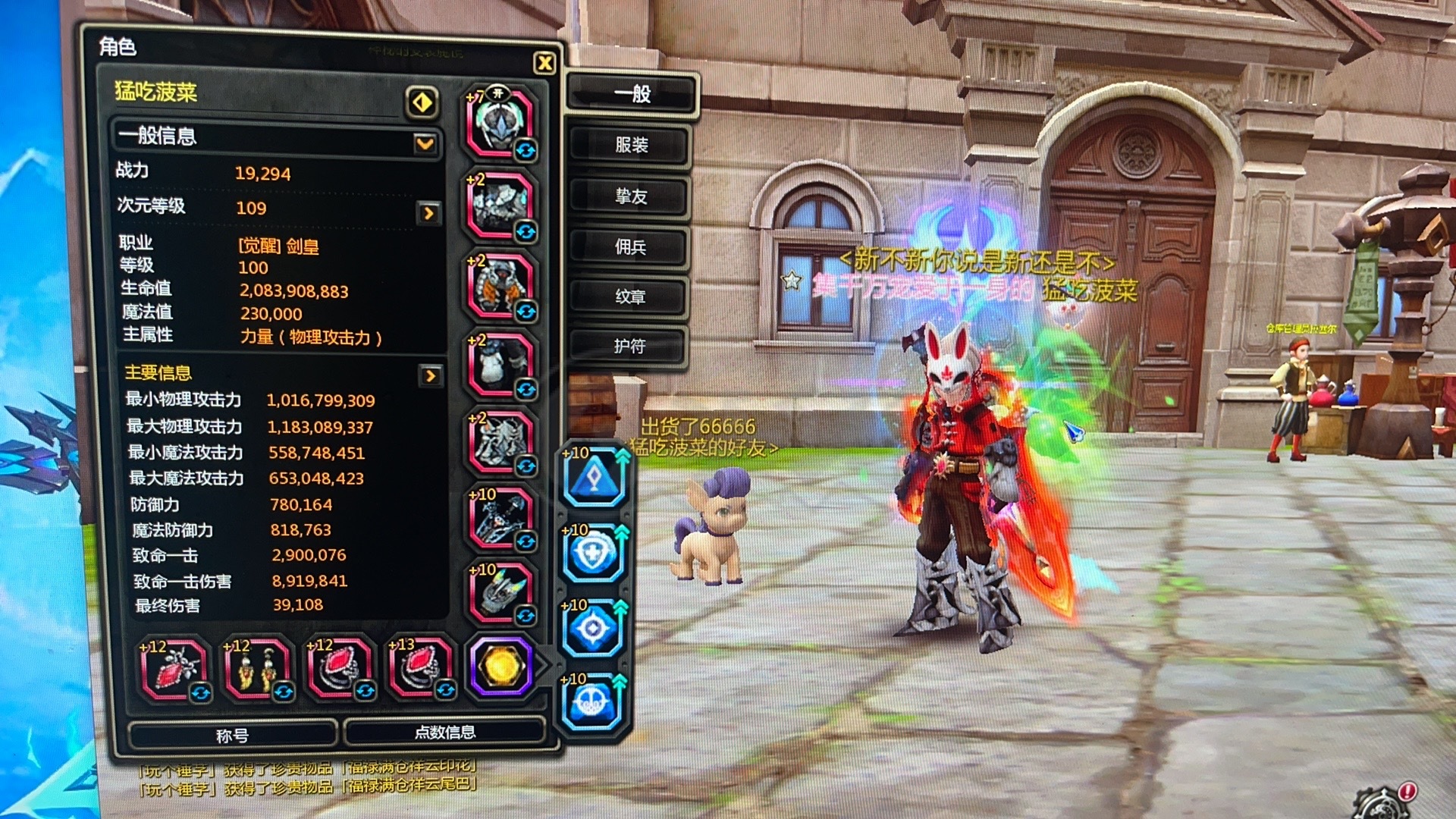Expand the 主要信息 details arrow
1456x819 pixels.
[x=430, y=375]
